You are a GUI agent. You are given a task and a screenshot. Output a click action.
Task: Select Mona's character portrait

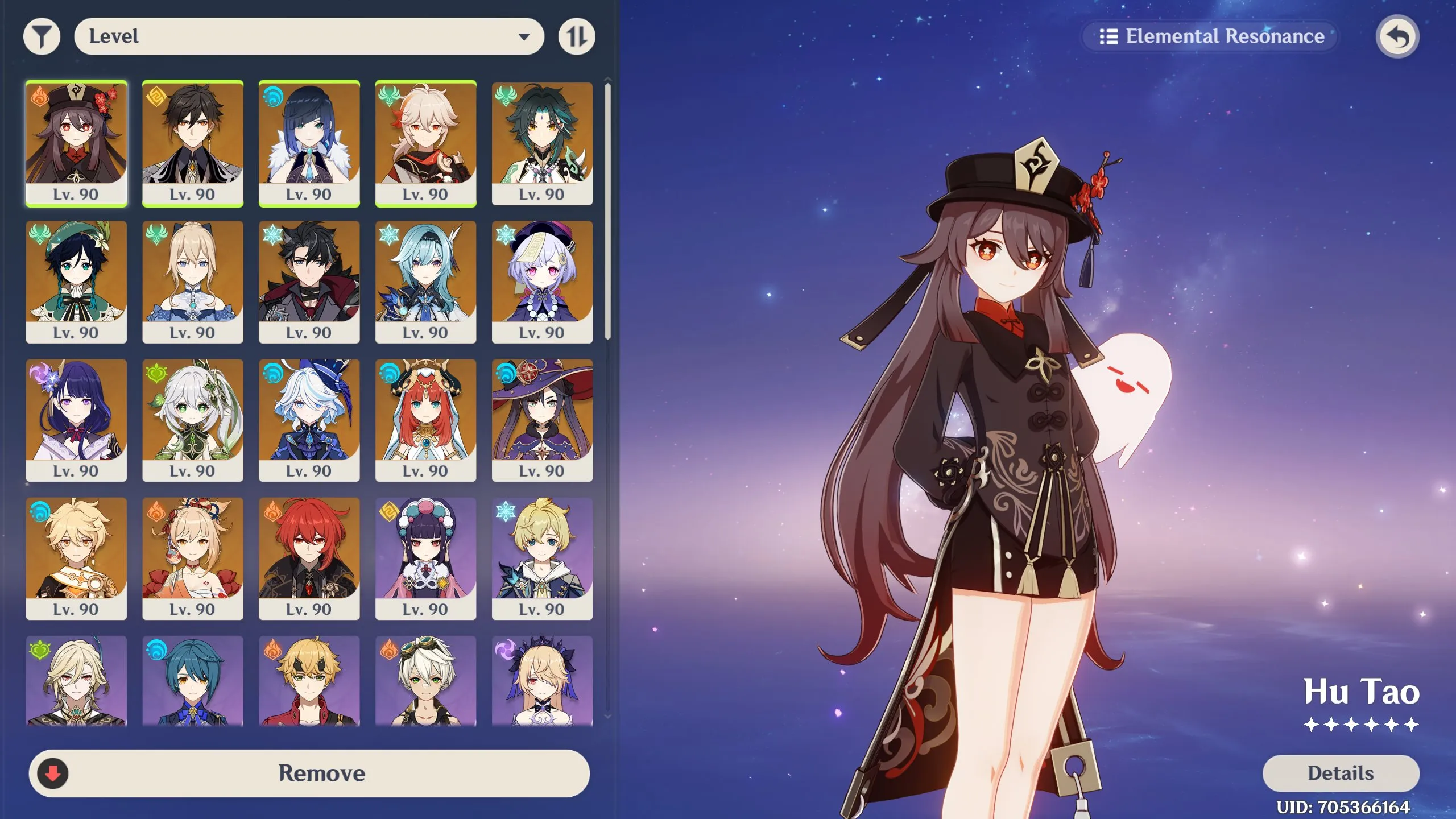pos(542,421)
